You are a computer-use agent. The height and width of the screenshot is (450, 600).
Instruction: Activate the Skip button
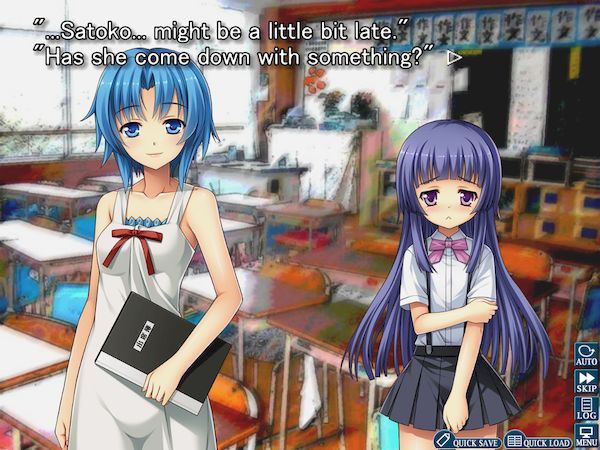[585, 382]
